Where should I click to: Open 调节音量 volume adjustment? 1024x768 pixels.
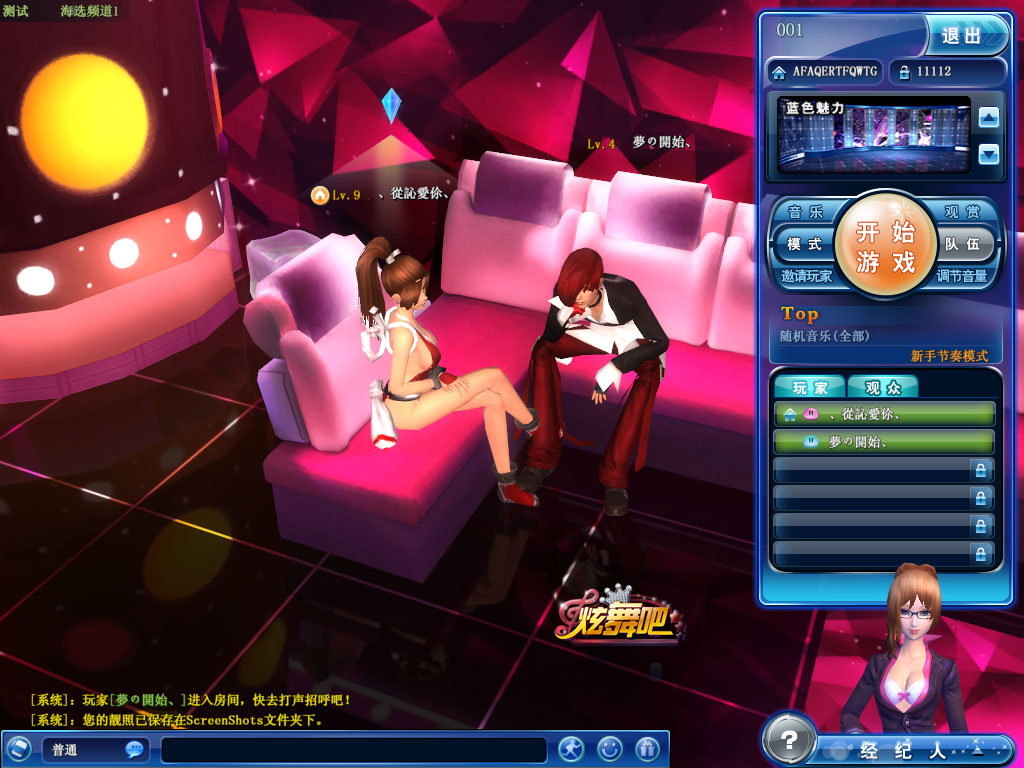961,276
